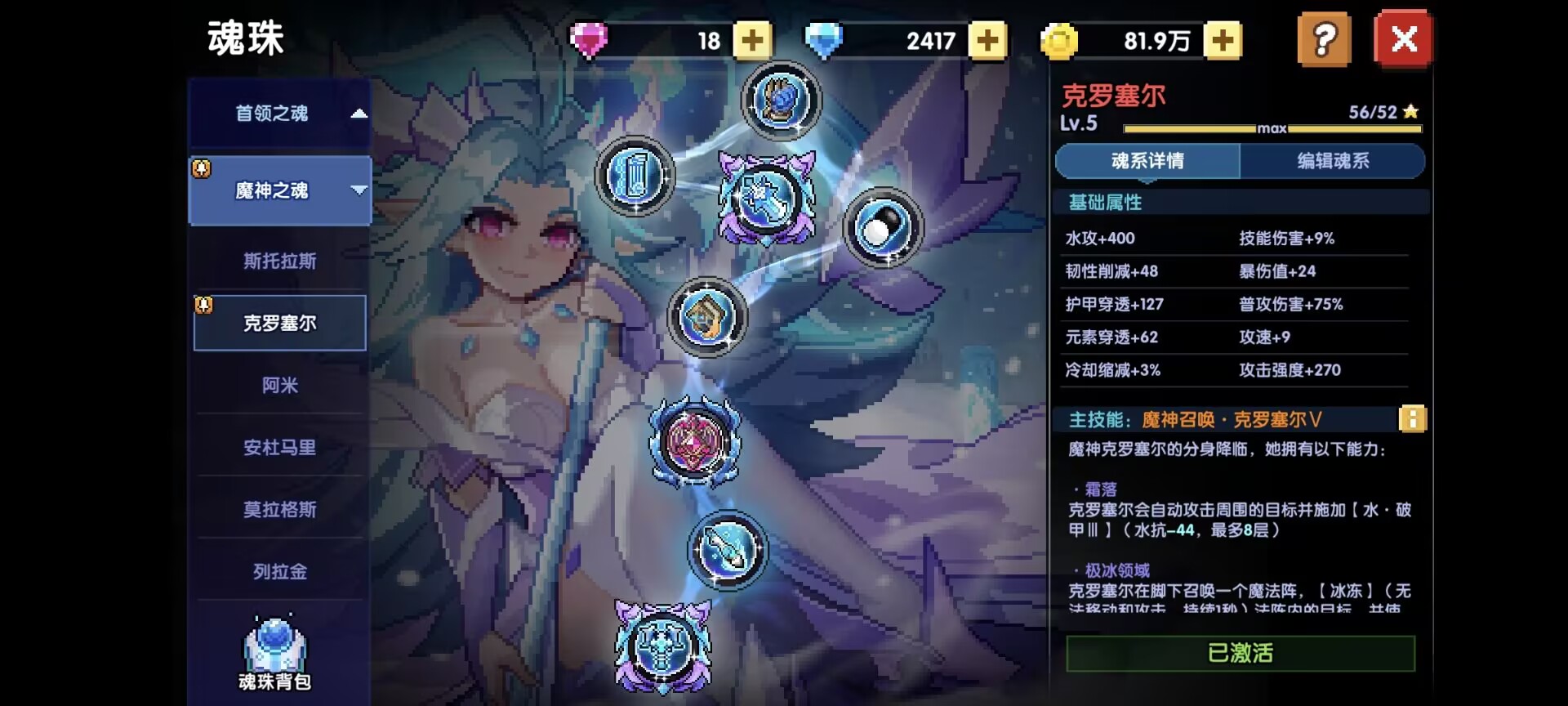Close the soul orb screen
Viewport: 1568px width, 706px height.
(1403, 39)
